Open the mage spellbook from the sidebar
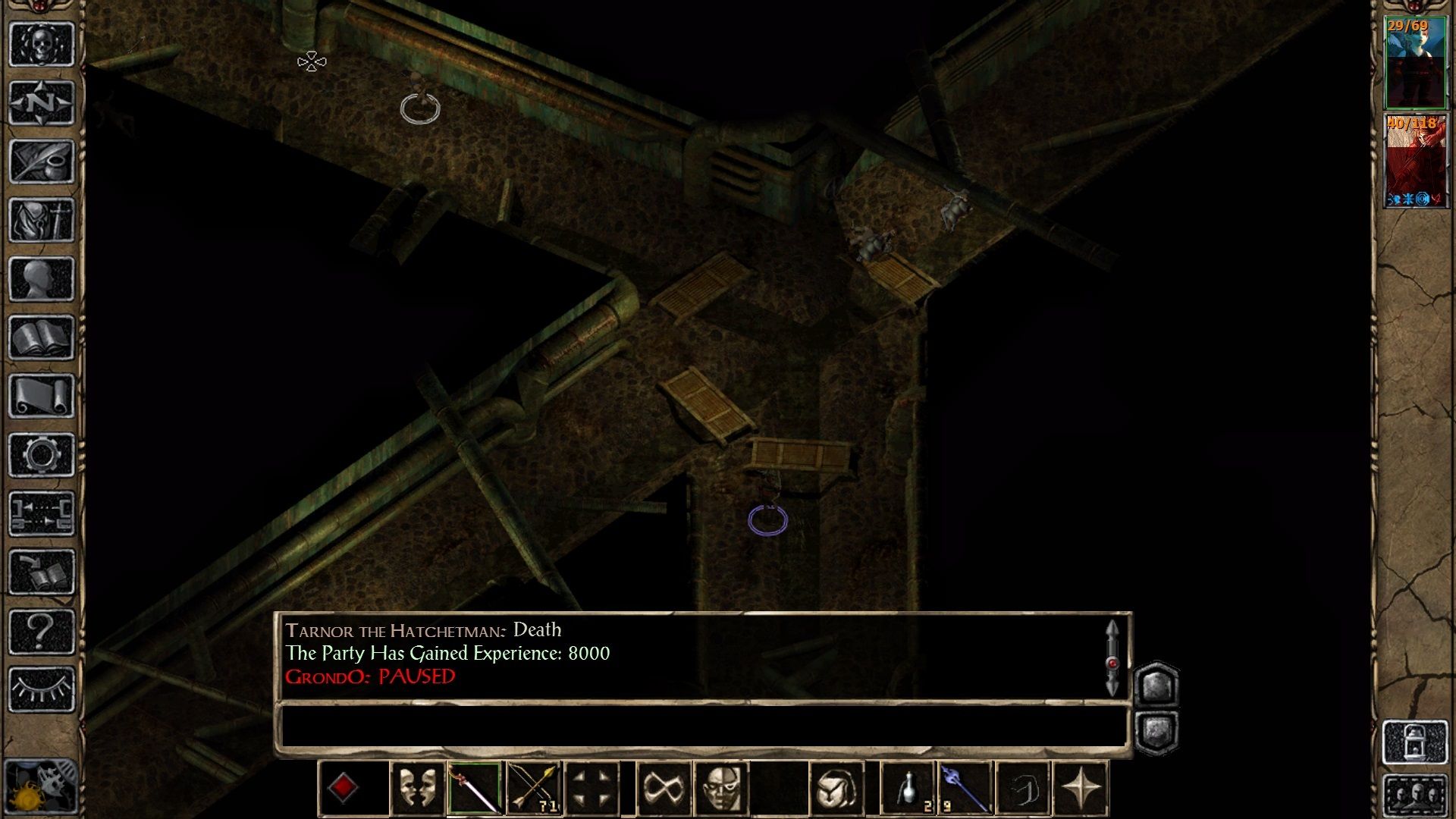The height and width of the screenshot is (819, 1456). pos(42,339)
